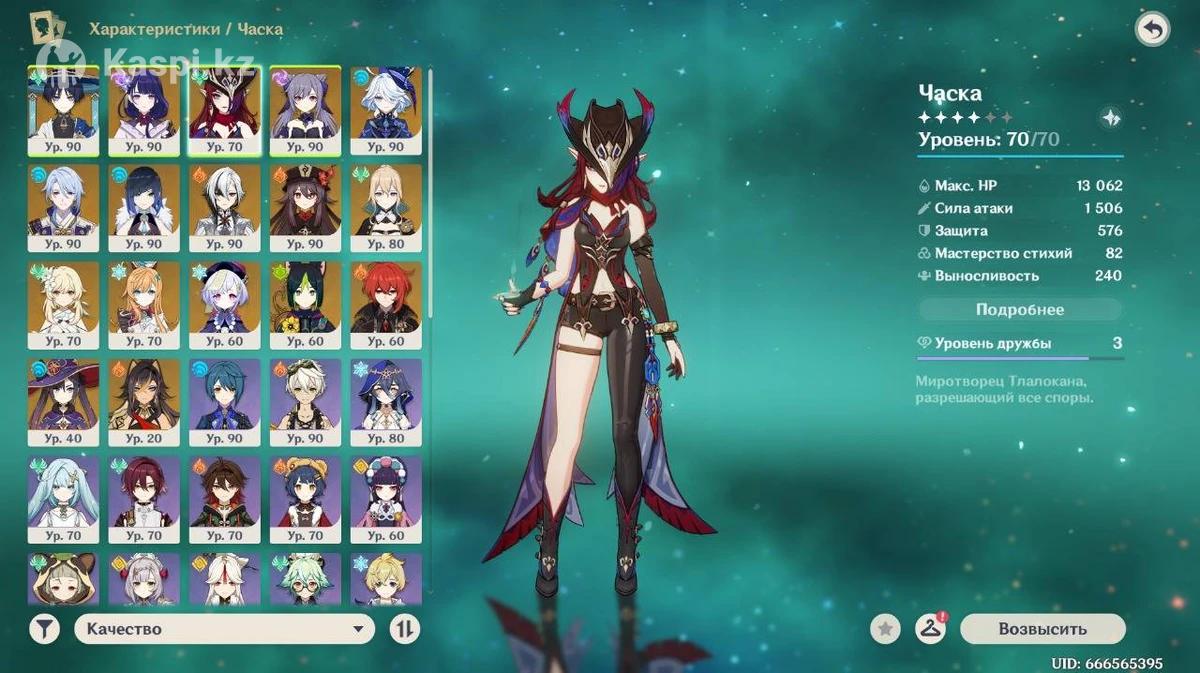Screen dimensions: 1200x673
Task: Open the Качество sort dropdown
Action: [x=224, y=629]
